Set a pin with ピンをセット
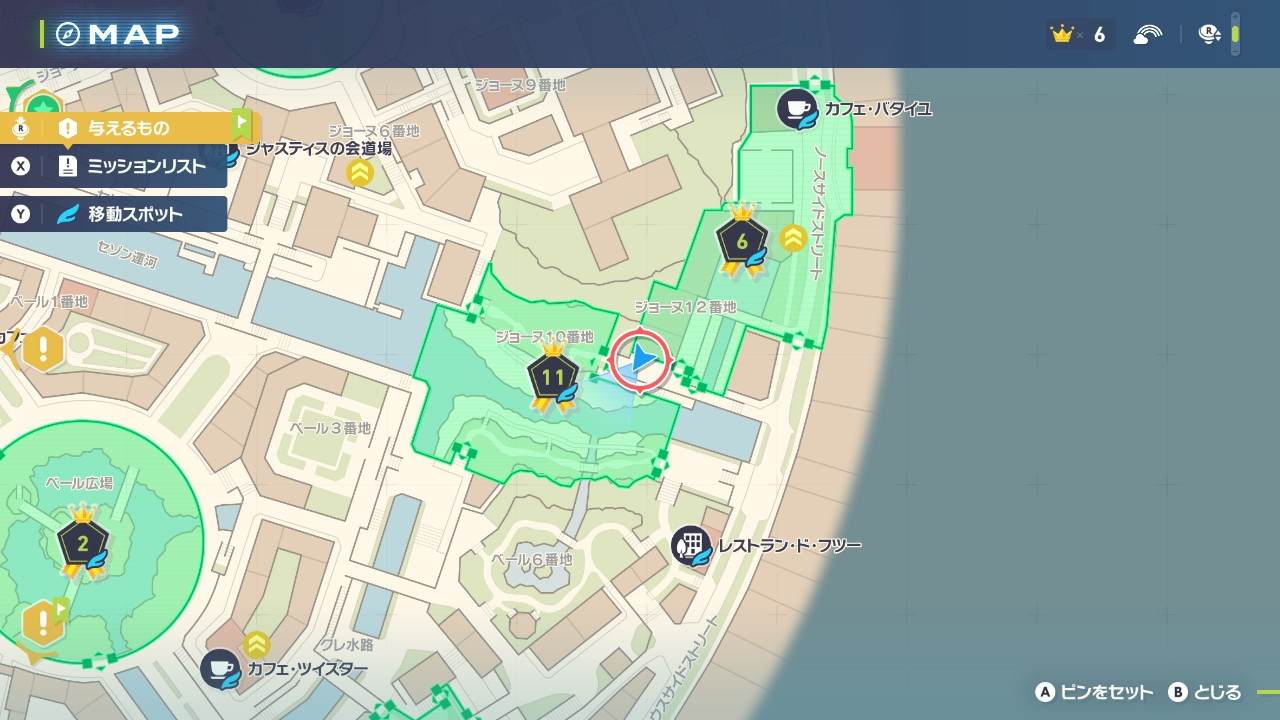1280x720 pixels. 1094,692
